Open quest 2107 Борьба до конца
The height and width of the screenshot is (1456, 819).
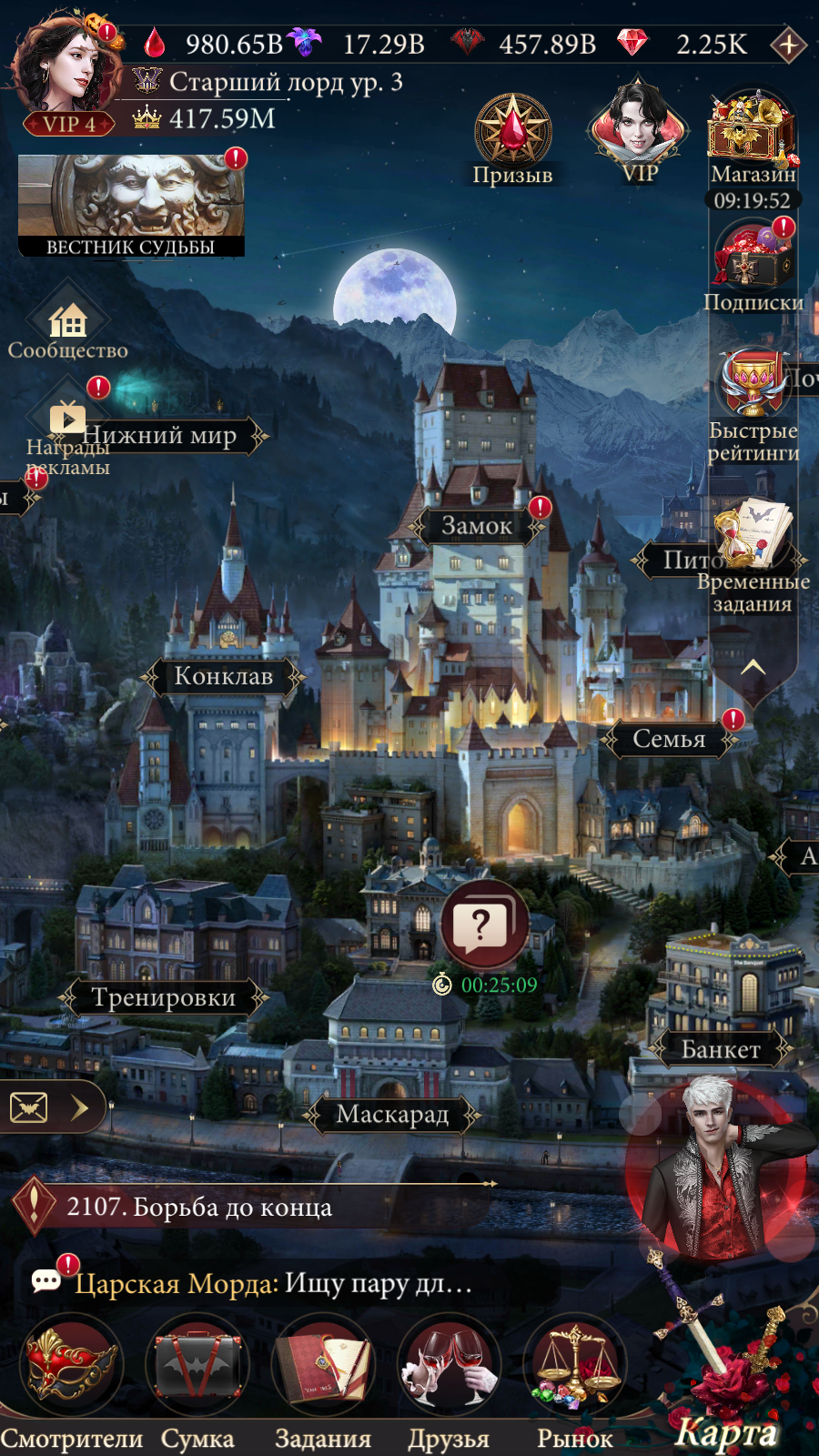click(199, 1208)
